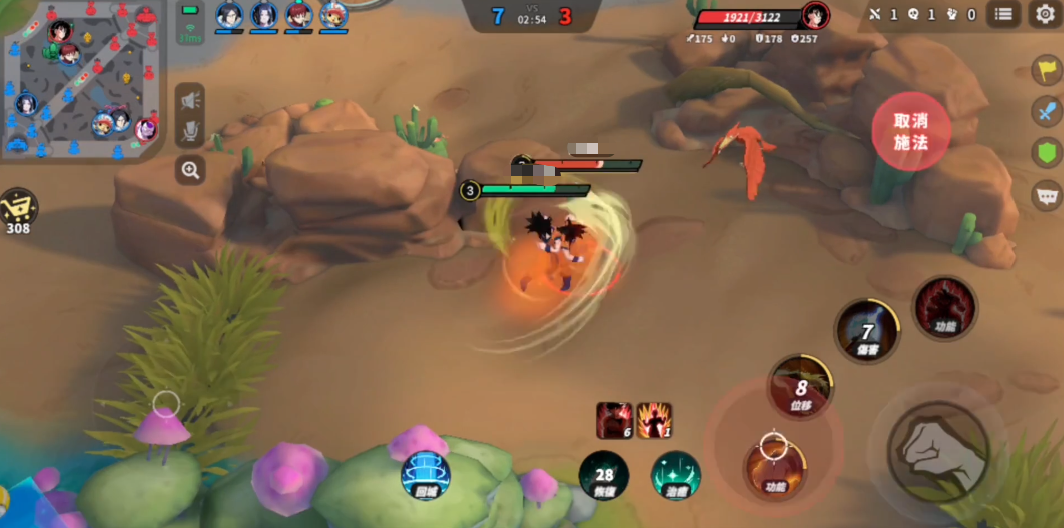Tap the red 取消施法 cancel-cast button

(x=910, y=132)
